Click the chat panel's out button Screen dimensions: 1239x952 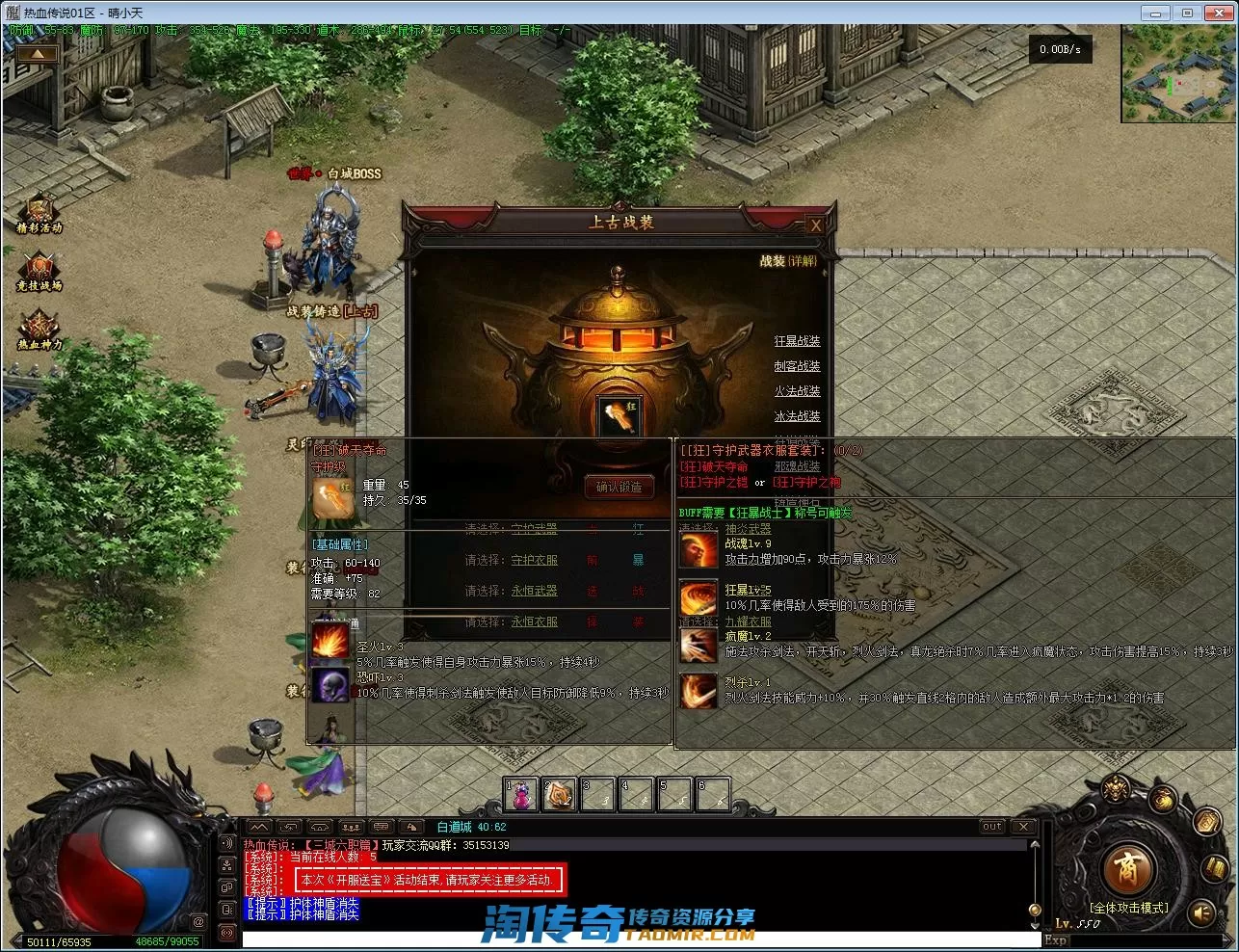click(991, 827)
